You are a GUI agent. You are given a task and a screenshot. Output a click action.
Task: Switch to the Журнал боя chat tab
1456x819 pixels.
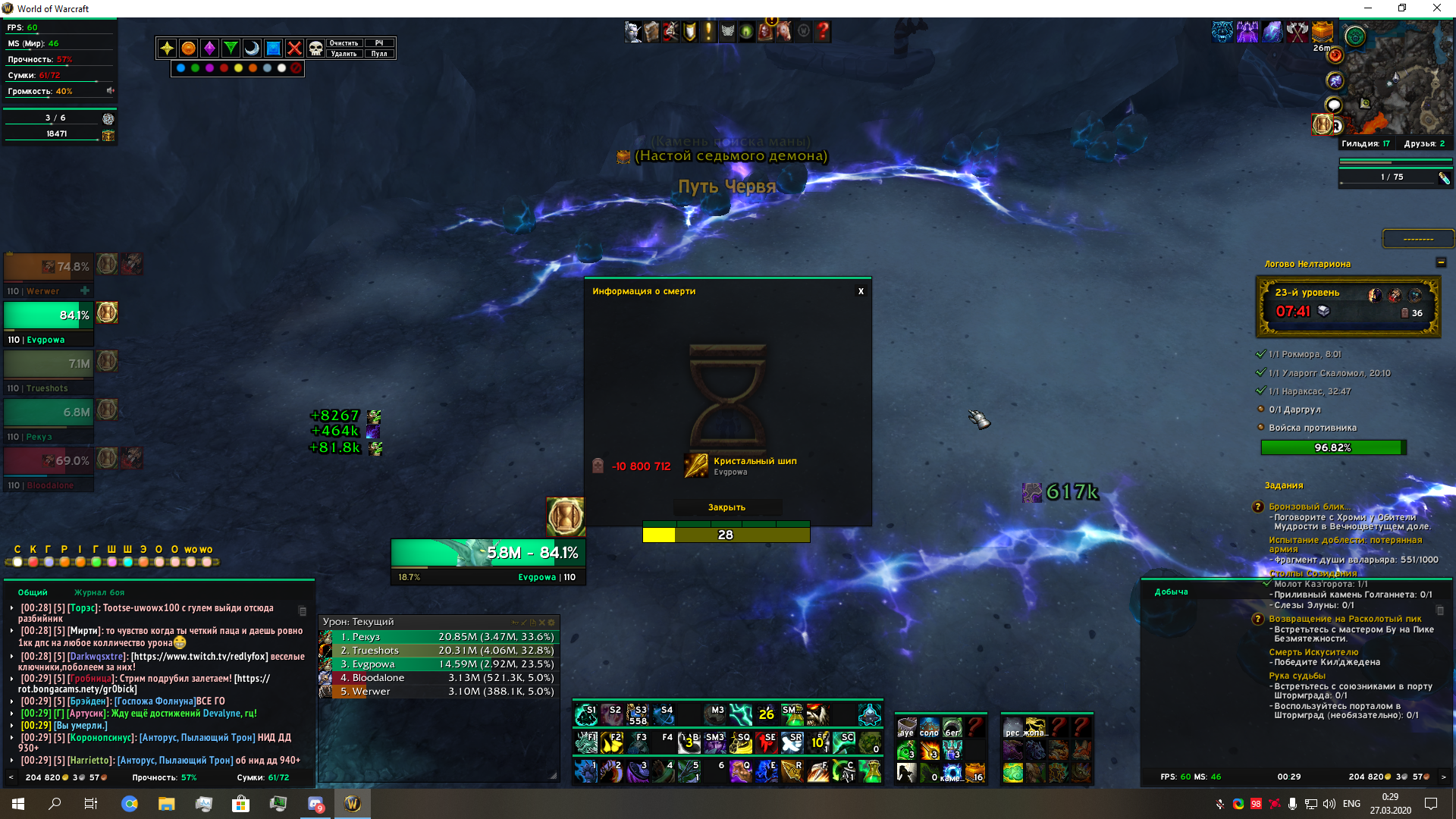coord(99,592)
